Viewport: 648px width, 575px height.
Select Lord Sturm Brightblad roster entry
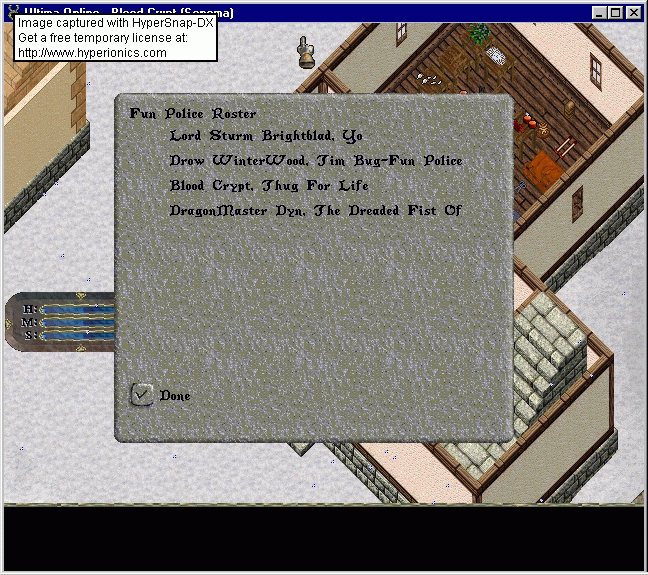266,136
